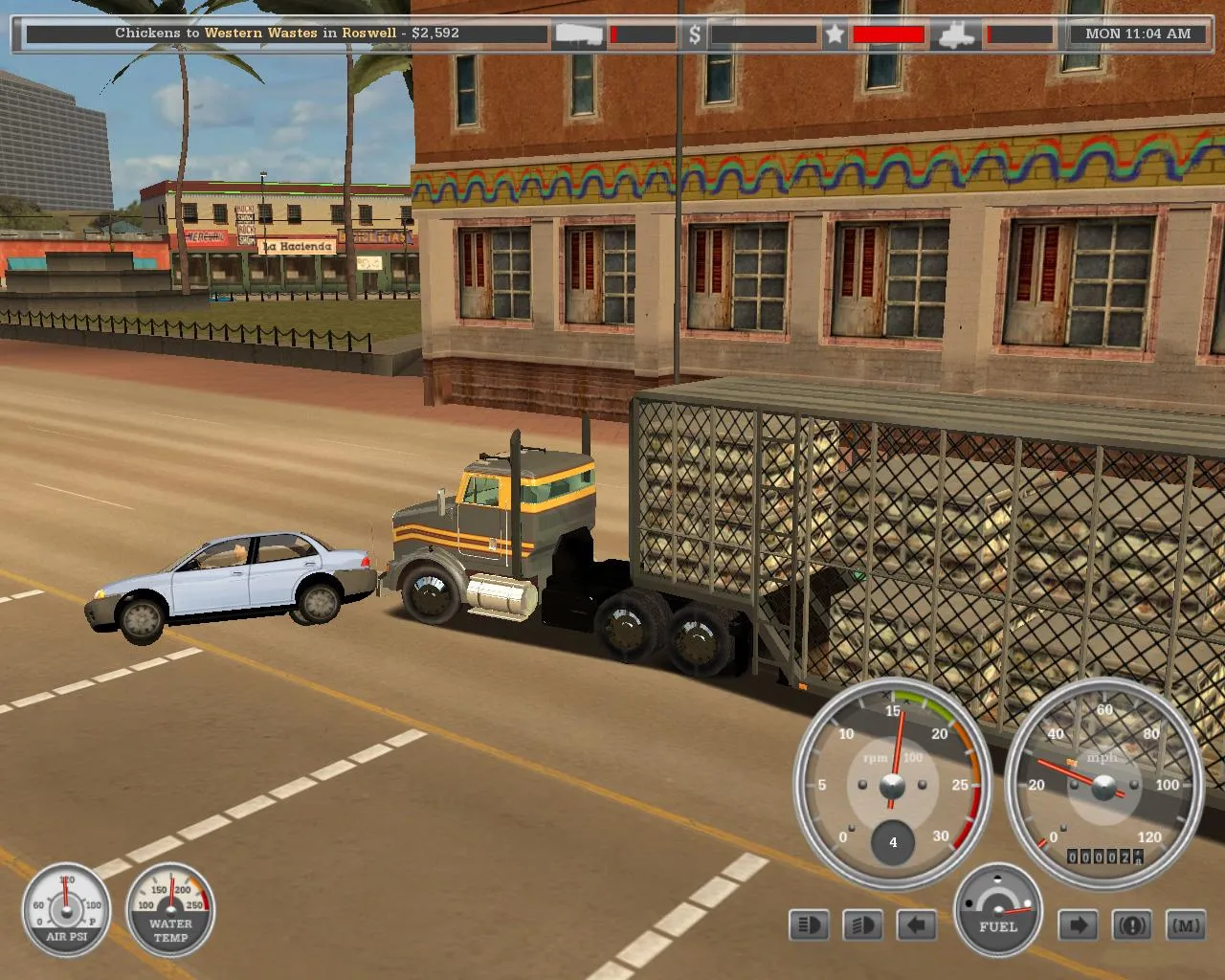Click the truck icon in top bar
Image resolution: width=1225 pixels, height=980 pixels.
point(958,34)
